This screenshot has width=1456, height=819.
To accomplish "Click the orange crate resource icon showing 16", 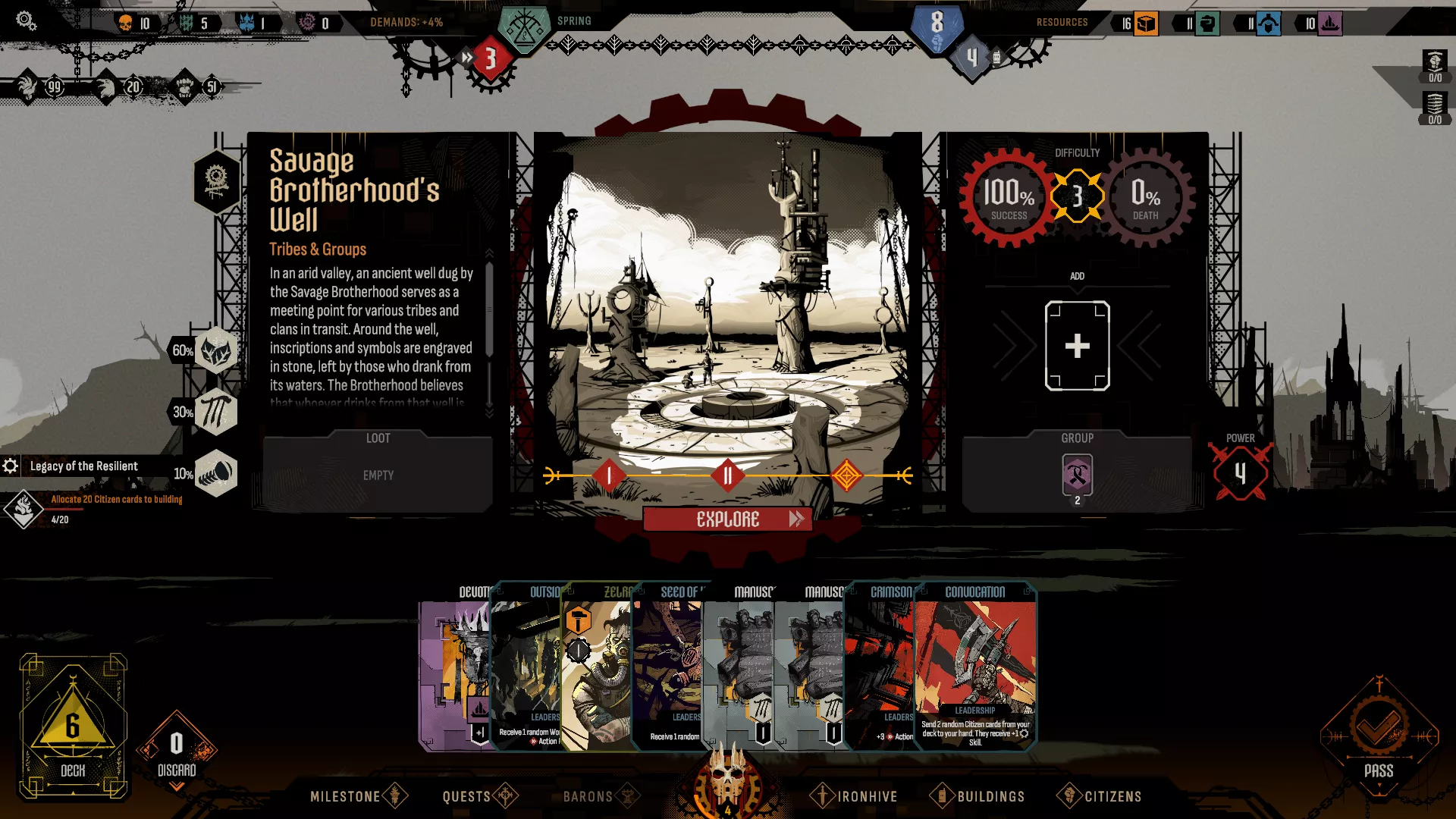I will tap(1145, 24).
